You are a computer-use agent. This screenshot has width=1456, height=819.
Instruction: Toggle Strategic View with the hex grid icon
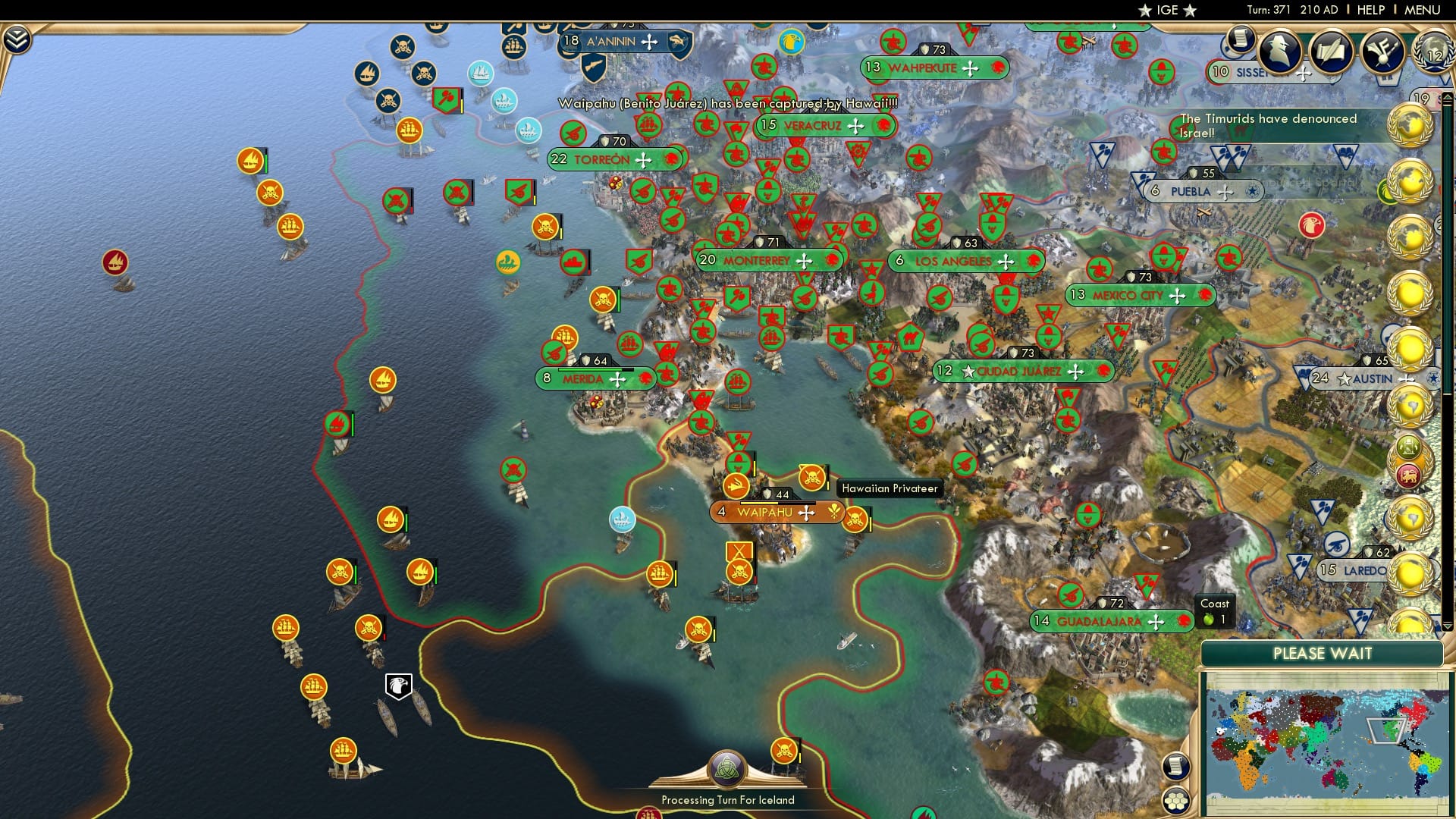coord(1178,802)
